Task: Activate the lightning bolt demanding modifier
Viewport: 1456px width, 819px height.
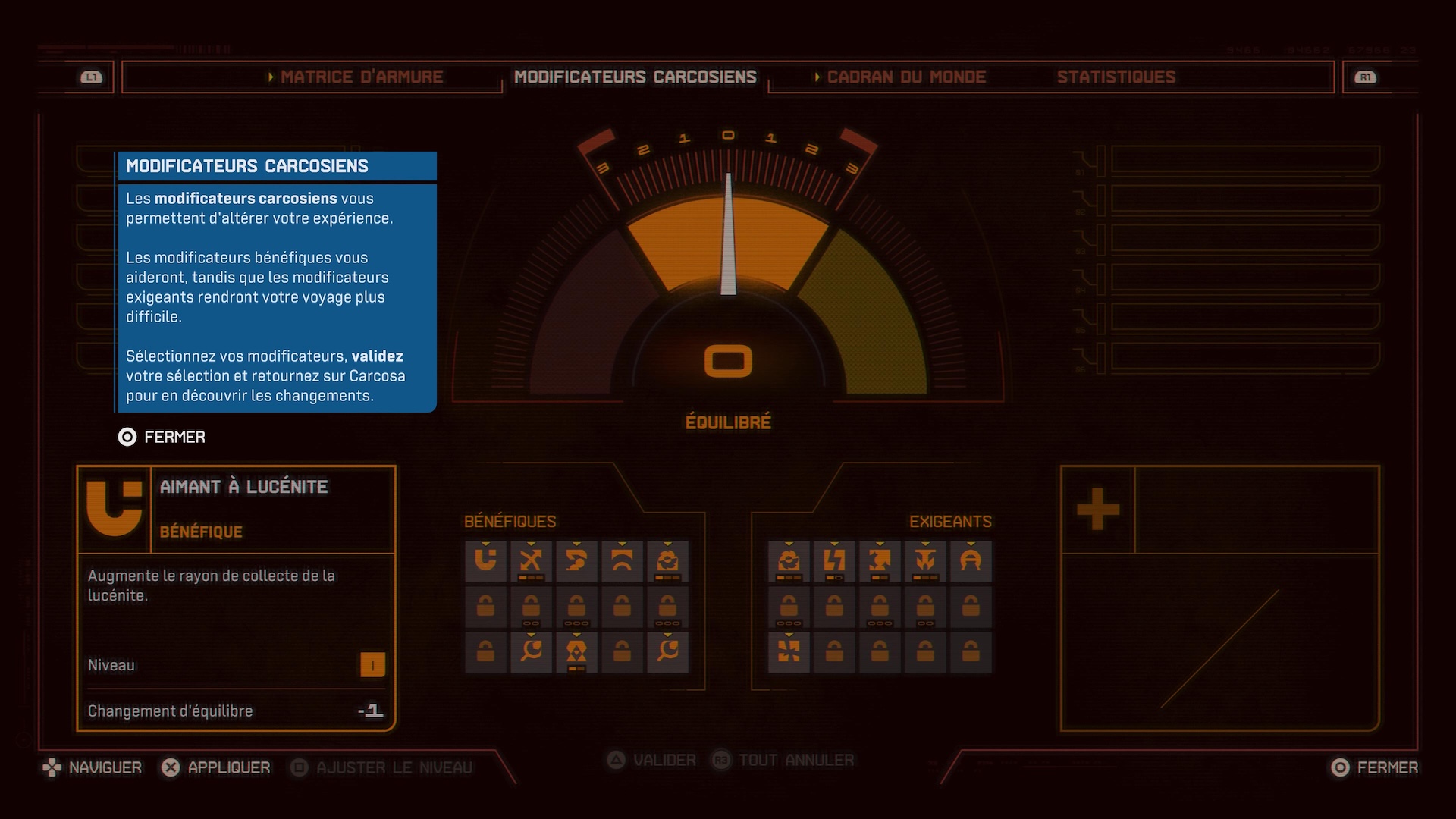Action: [834, 561]
